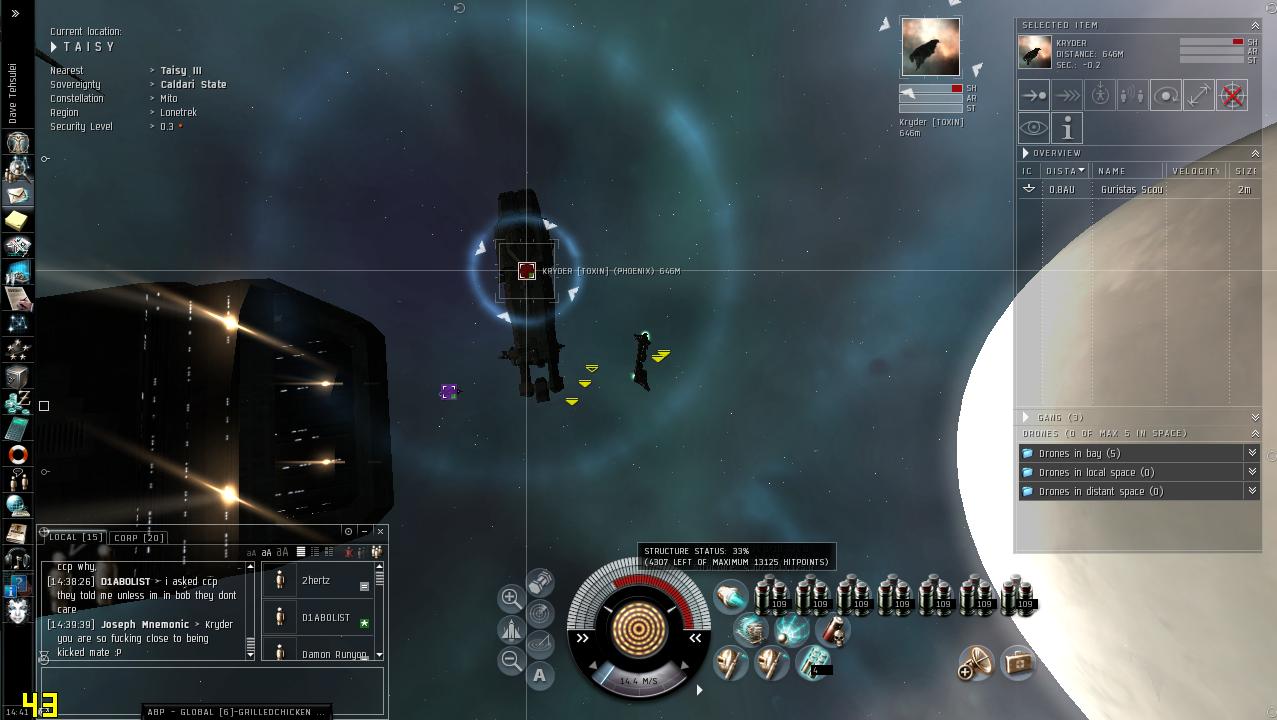The width and height of the screenshot is (1277, 720).
Task: Select D1ABOLIST in the local member list
Action: [325, 618]
